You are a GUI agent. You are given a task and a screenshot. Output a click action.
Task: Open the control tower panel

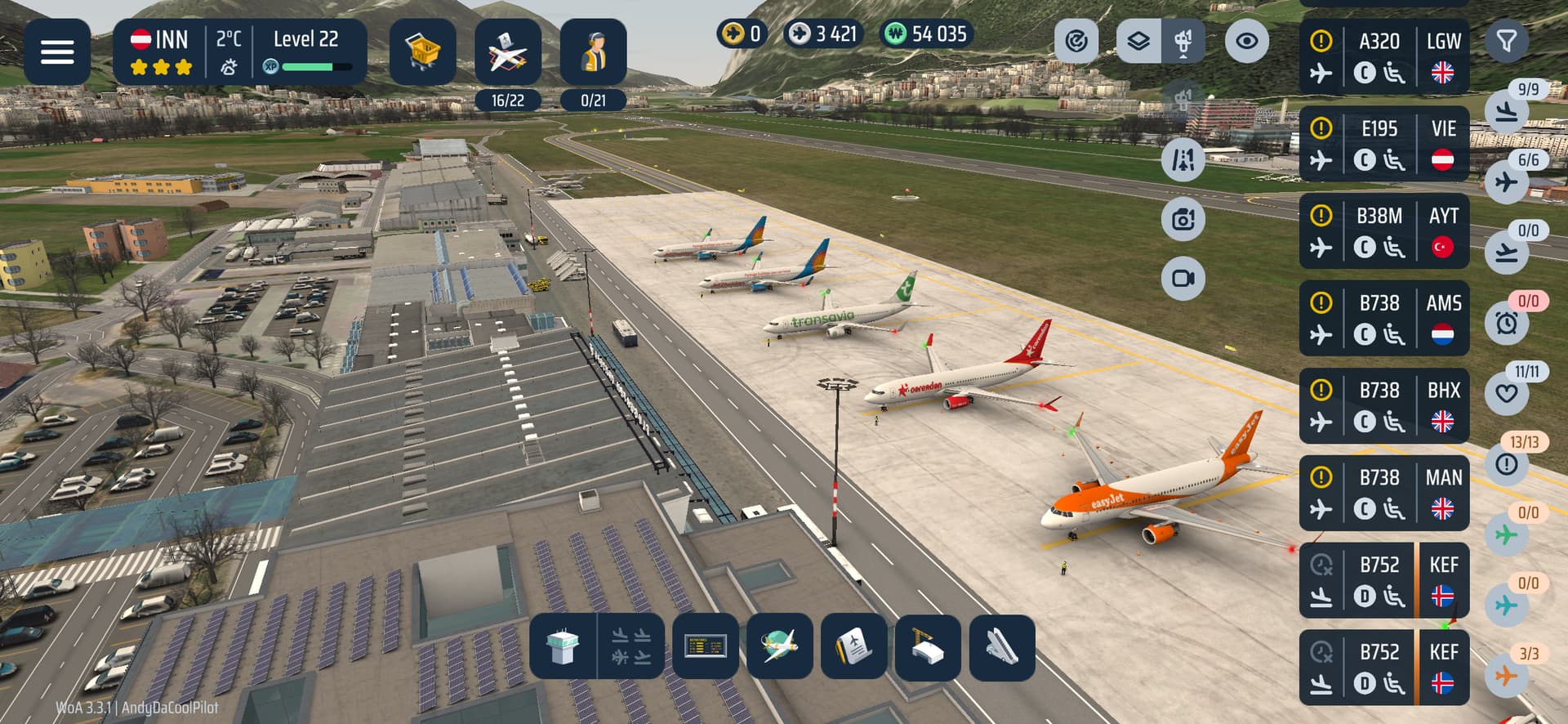(x=563, y=647)
